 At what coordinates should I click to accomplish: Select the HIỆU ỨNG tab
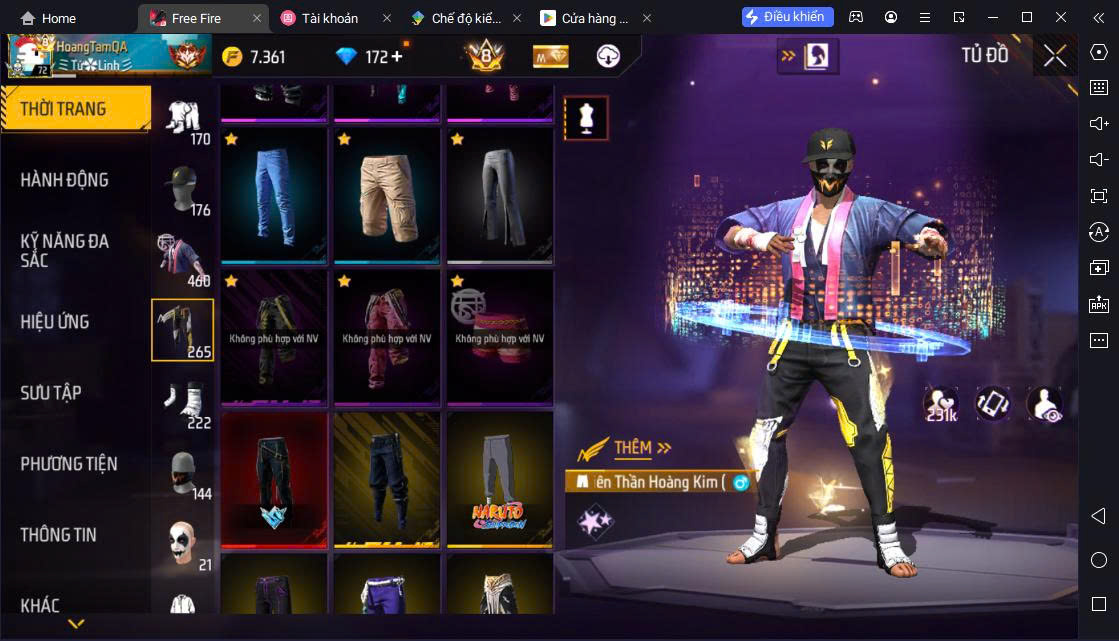tap(55, 322)
